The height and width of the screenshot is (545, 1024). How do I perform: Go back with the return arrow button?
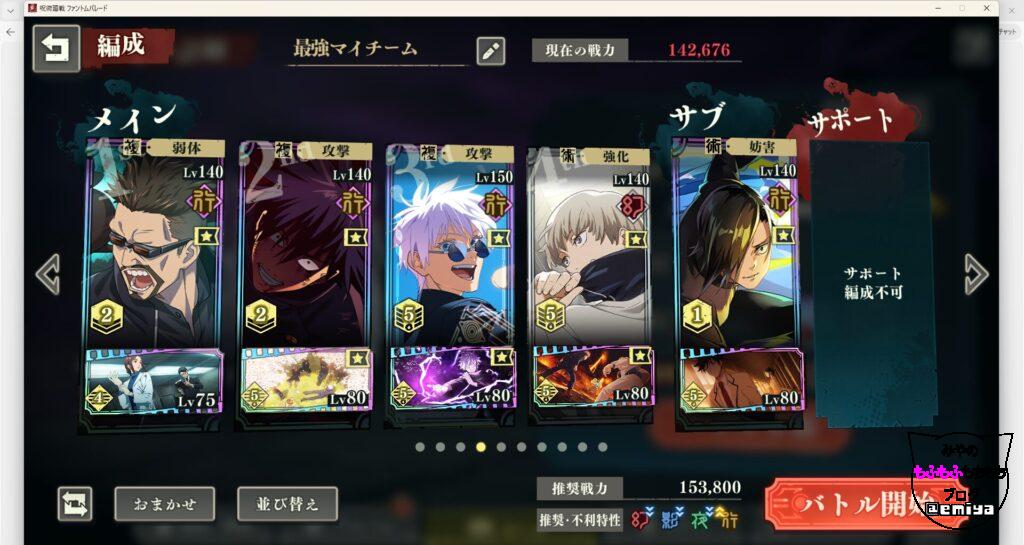[x=56, y=49]
